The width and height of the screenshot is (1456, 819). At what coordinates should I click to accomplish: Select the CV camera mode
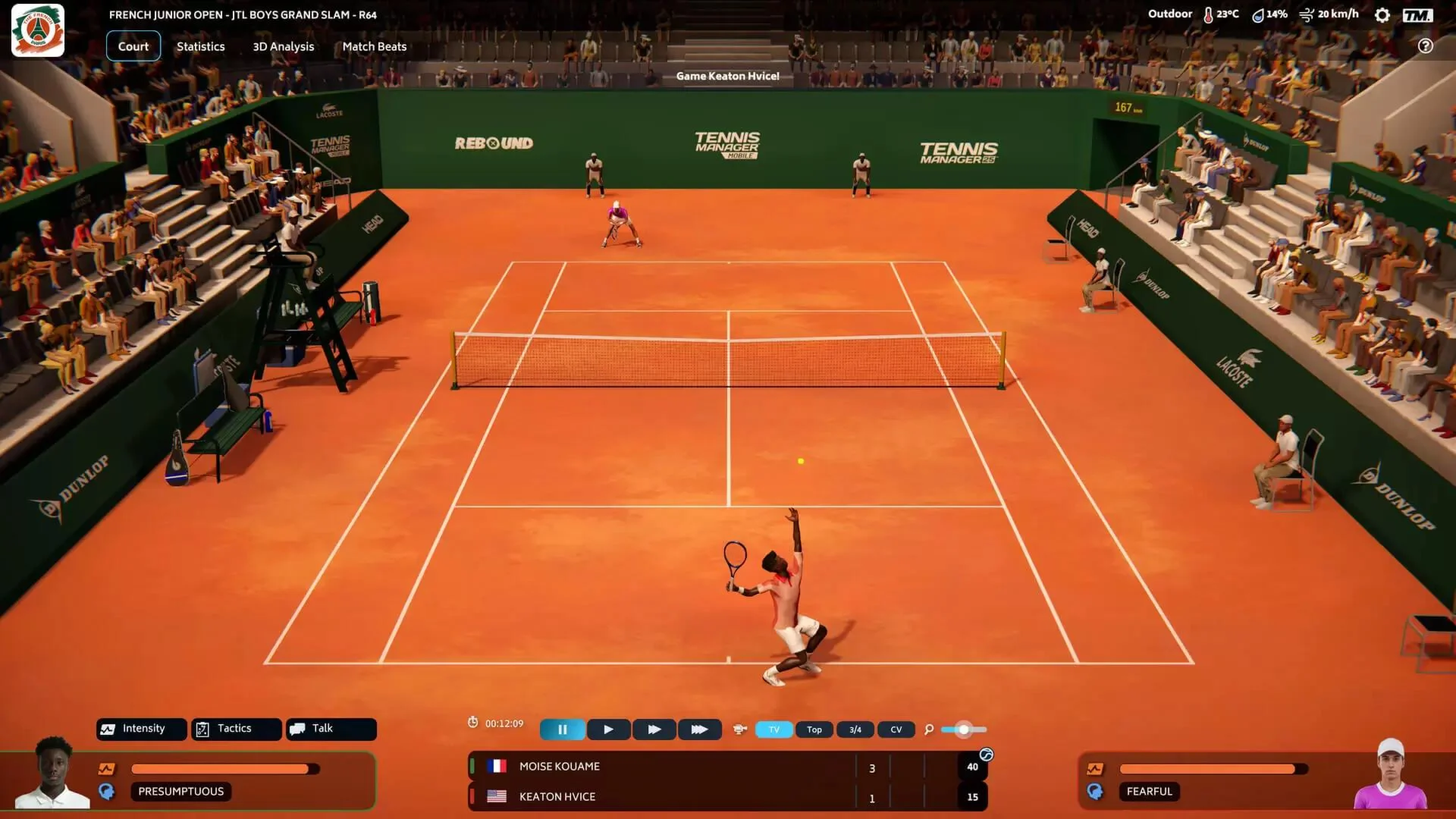(x=896, y=730)
